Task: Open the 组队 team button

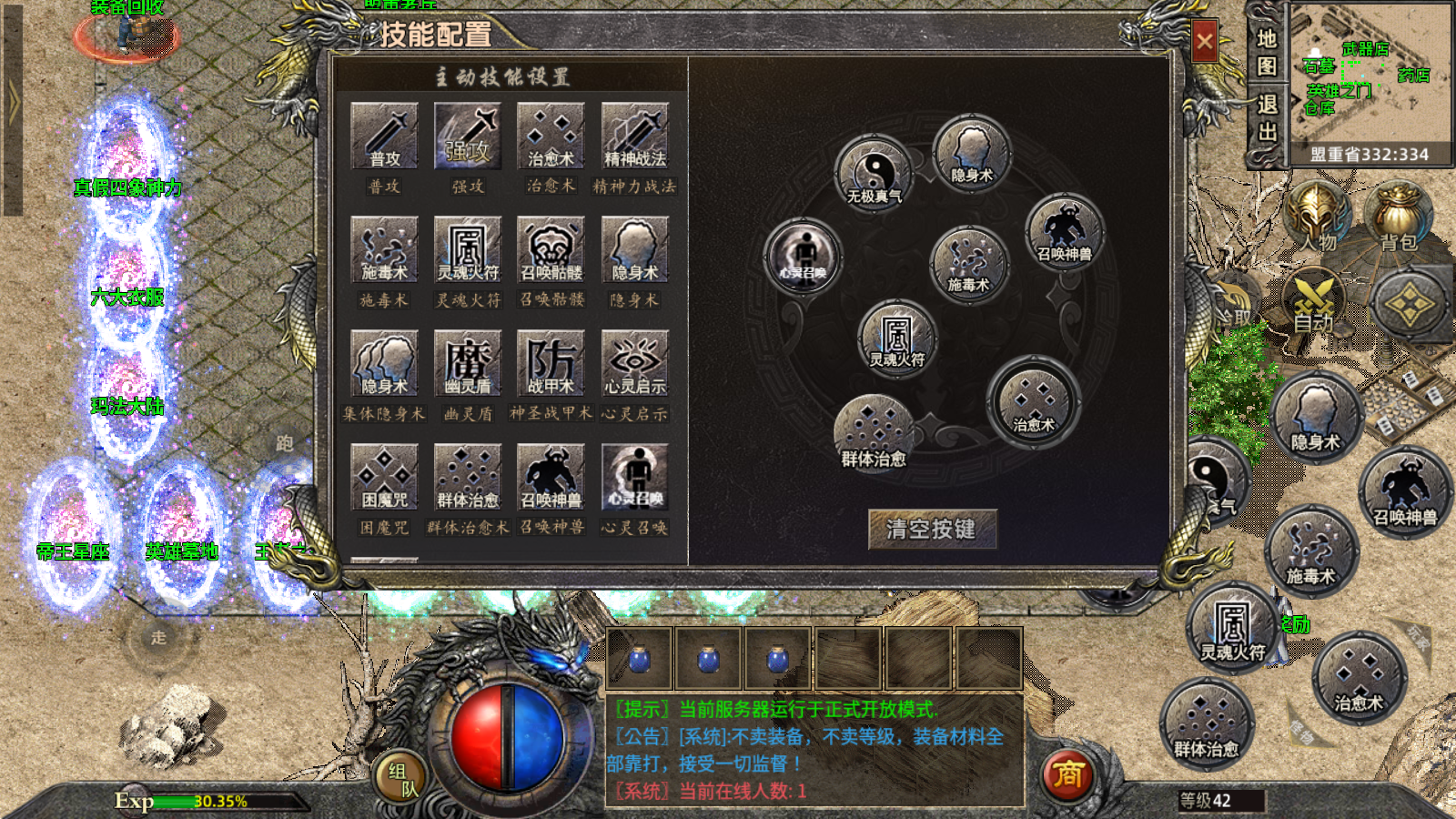Action: [x=401, y=779]
